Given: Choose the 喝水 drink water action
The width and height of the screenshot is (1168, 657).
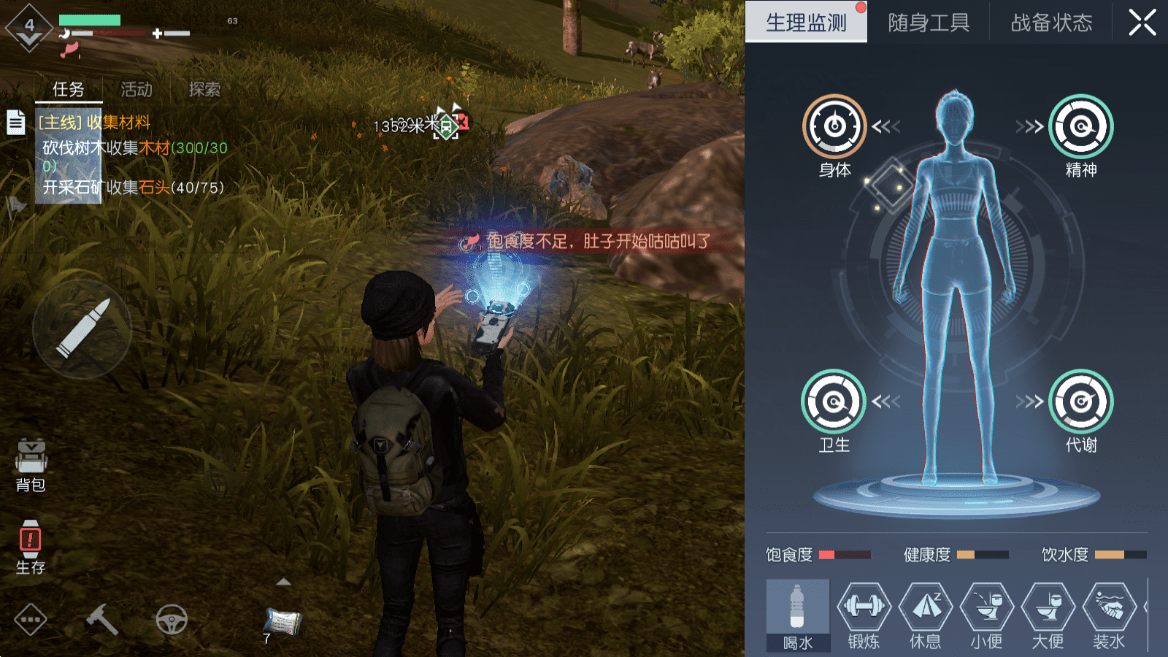Looking at the screenshot, I should (798, 612).
